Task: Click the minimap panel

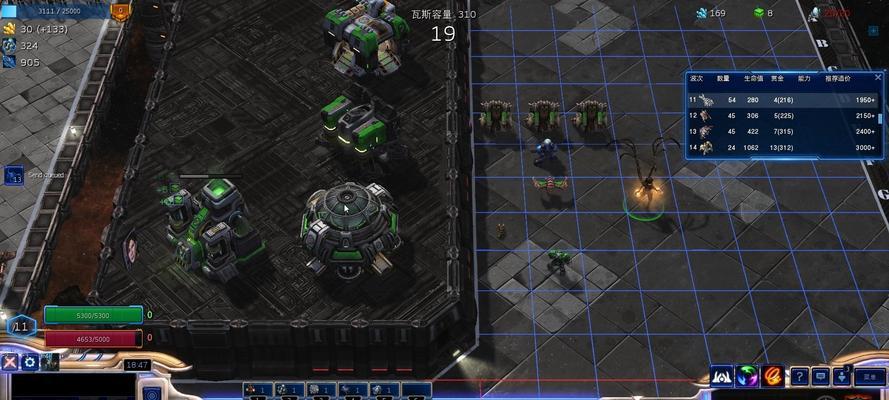Action: 68,386
